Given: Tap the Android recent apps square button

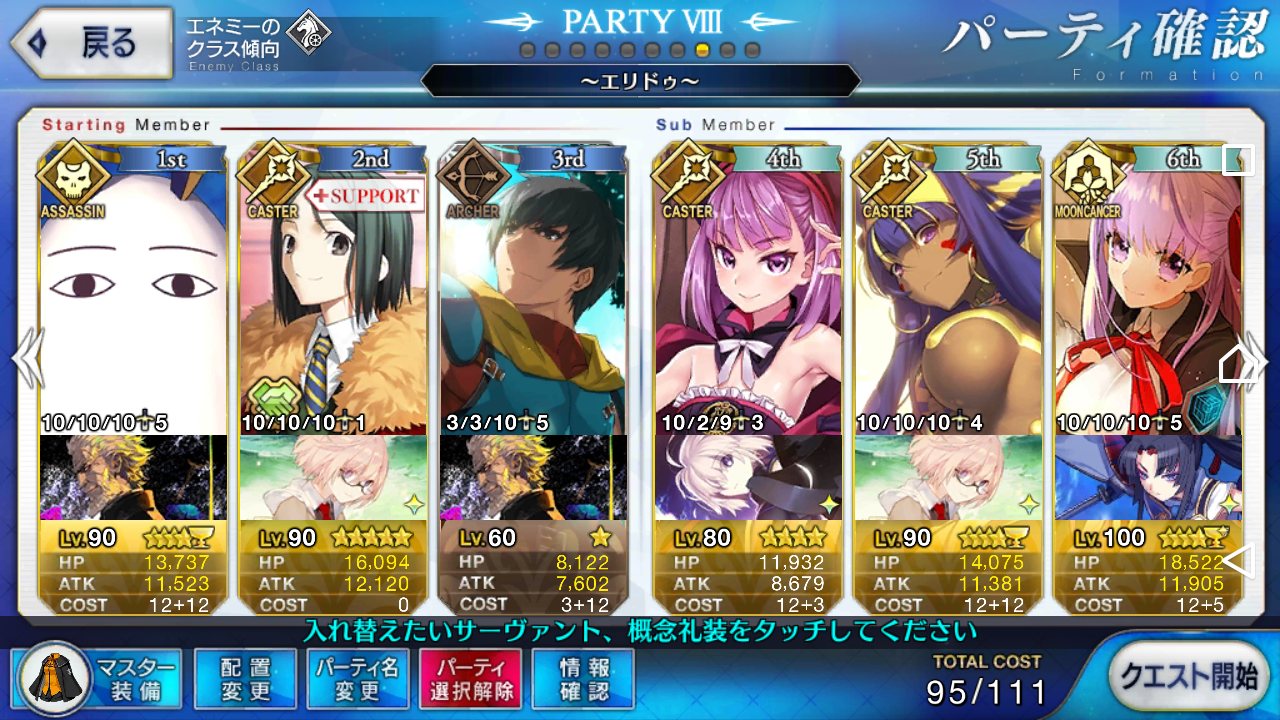Looking at the screenshot, I should coord(1239,160).
